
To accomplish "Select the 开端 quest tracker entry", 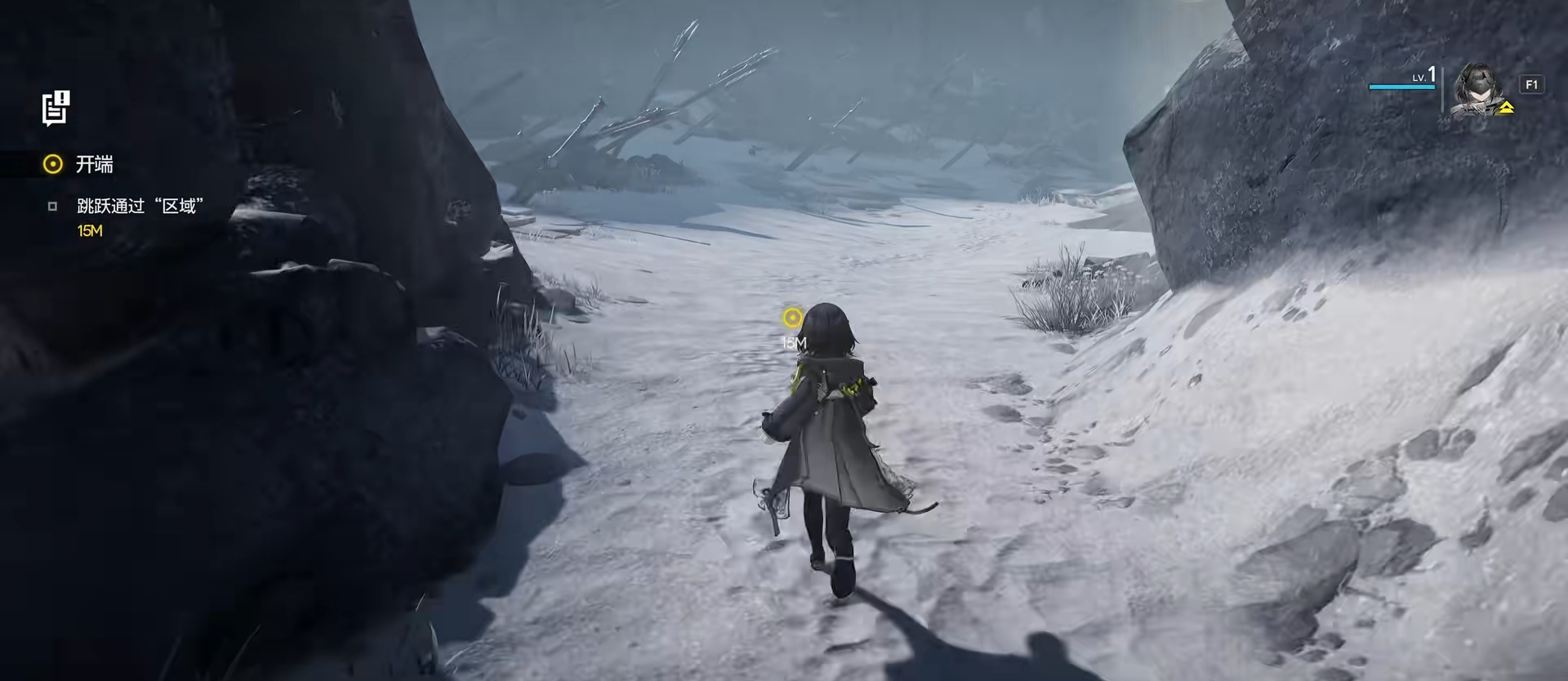I will (94, 165).
